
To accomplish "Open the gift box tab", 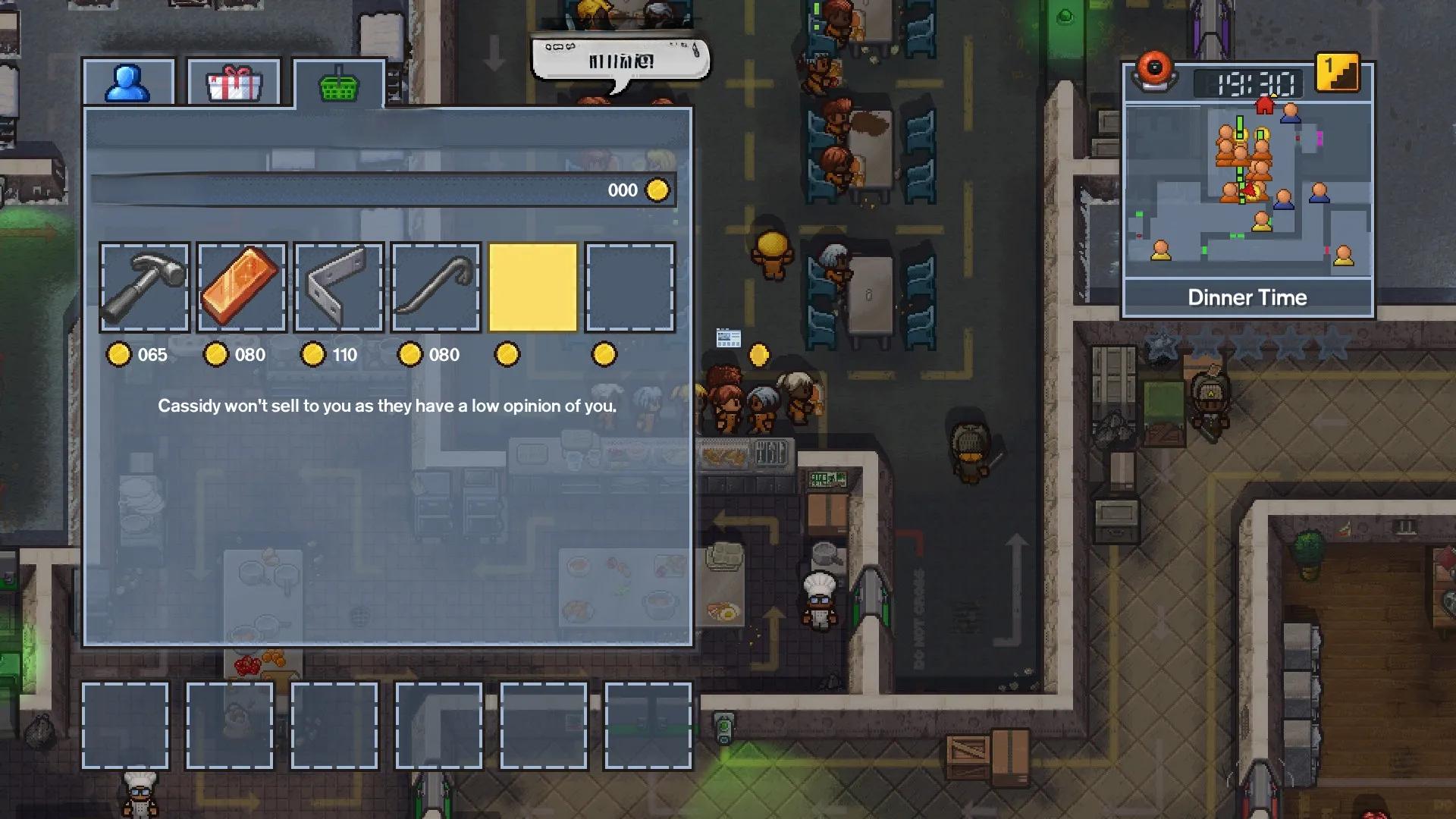I will coord(234,83).
